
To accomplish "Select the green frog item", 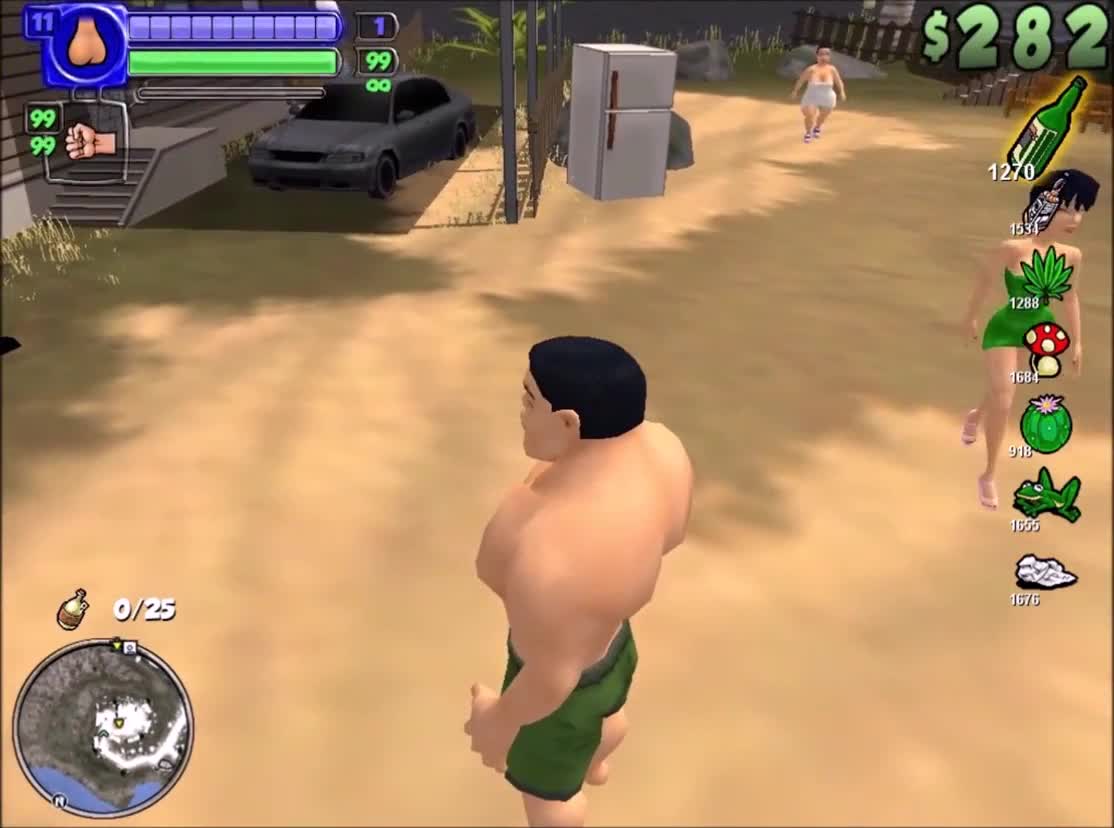I will [1046, 495].
